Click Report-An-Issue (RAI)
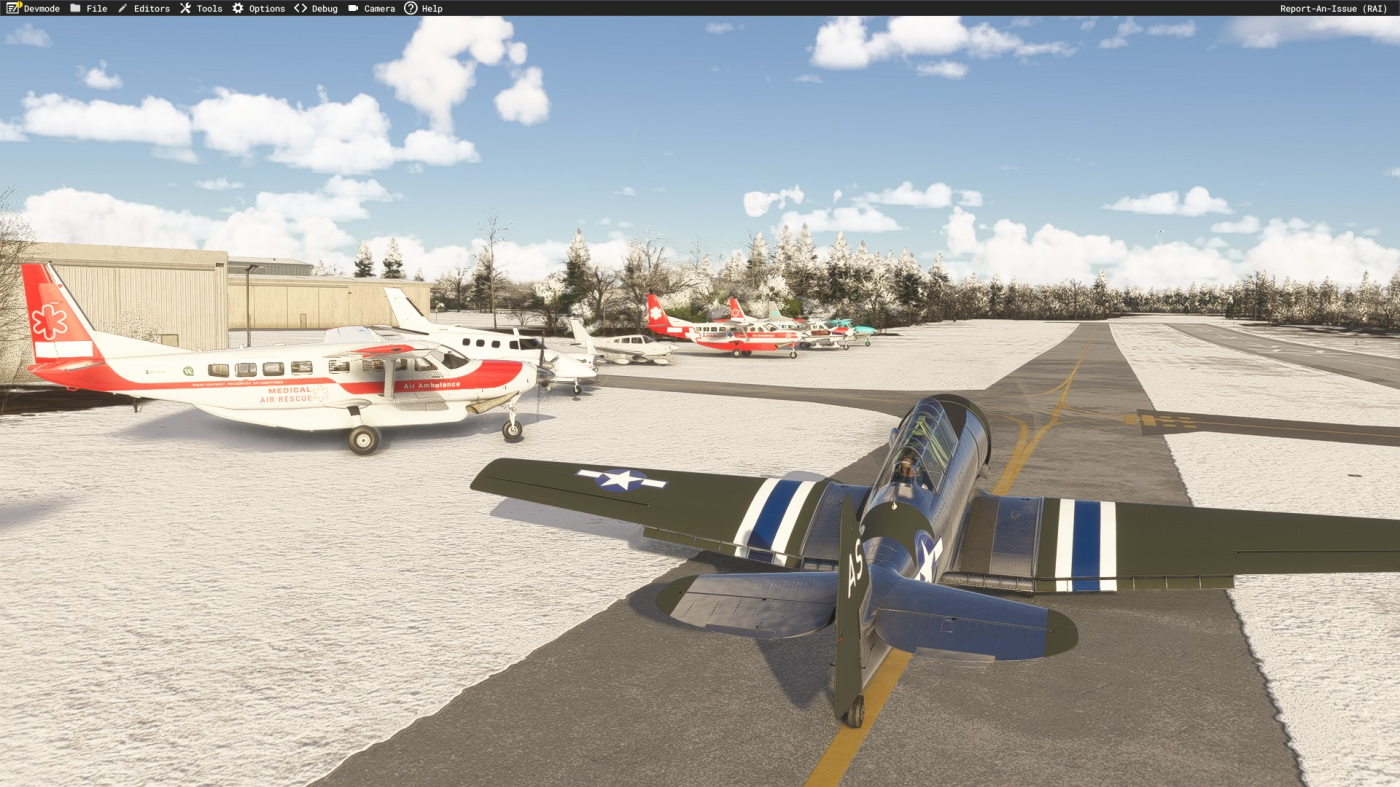The width and height of the screenshot is (1400, 787). (x=1333, y=8)
